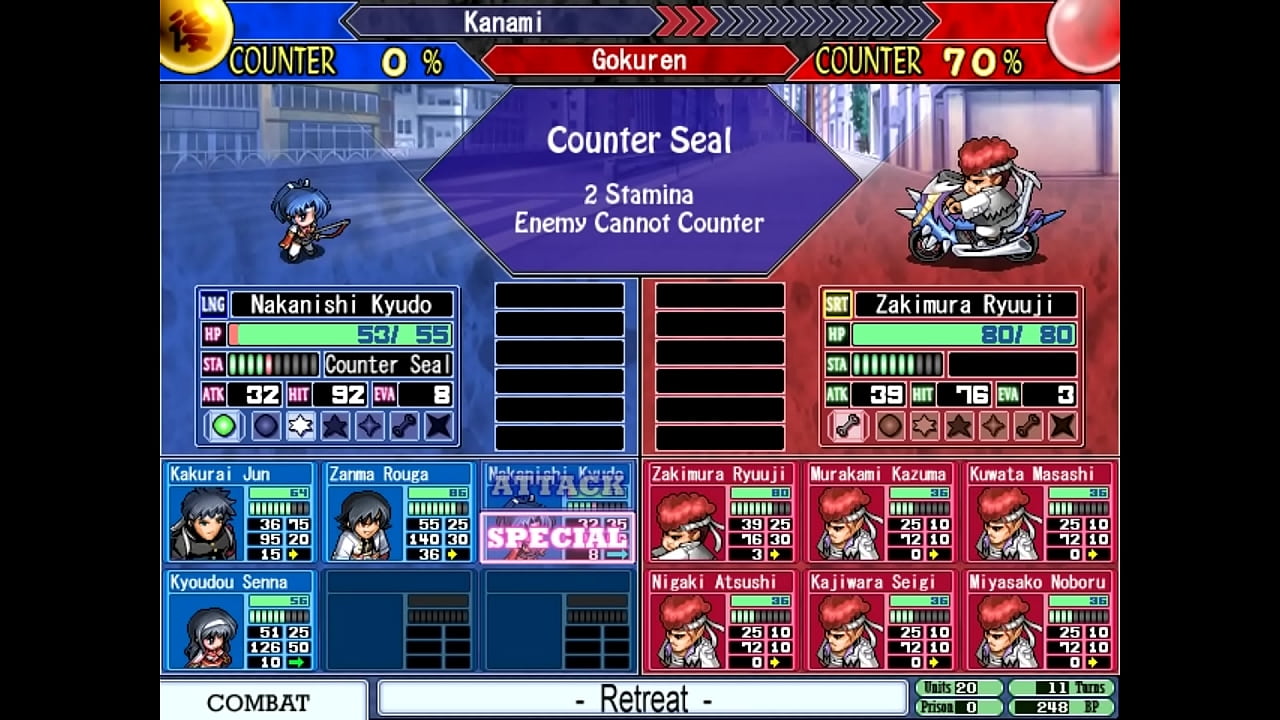
Task: Select the COMBAT button
Action: point(258,701)
